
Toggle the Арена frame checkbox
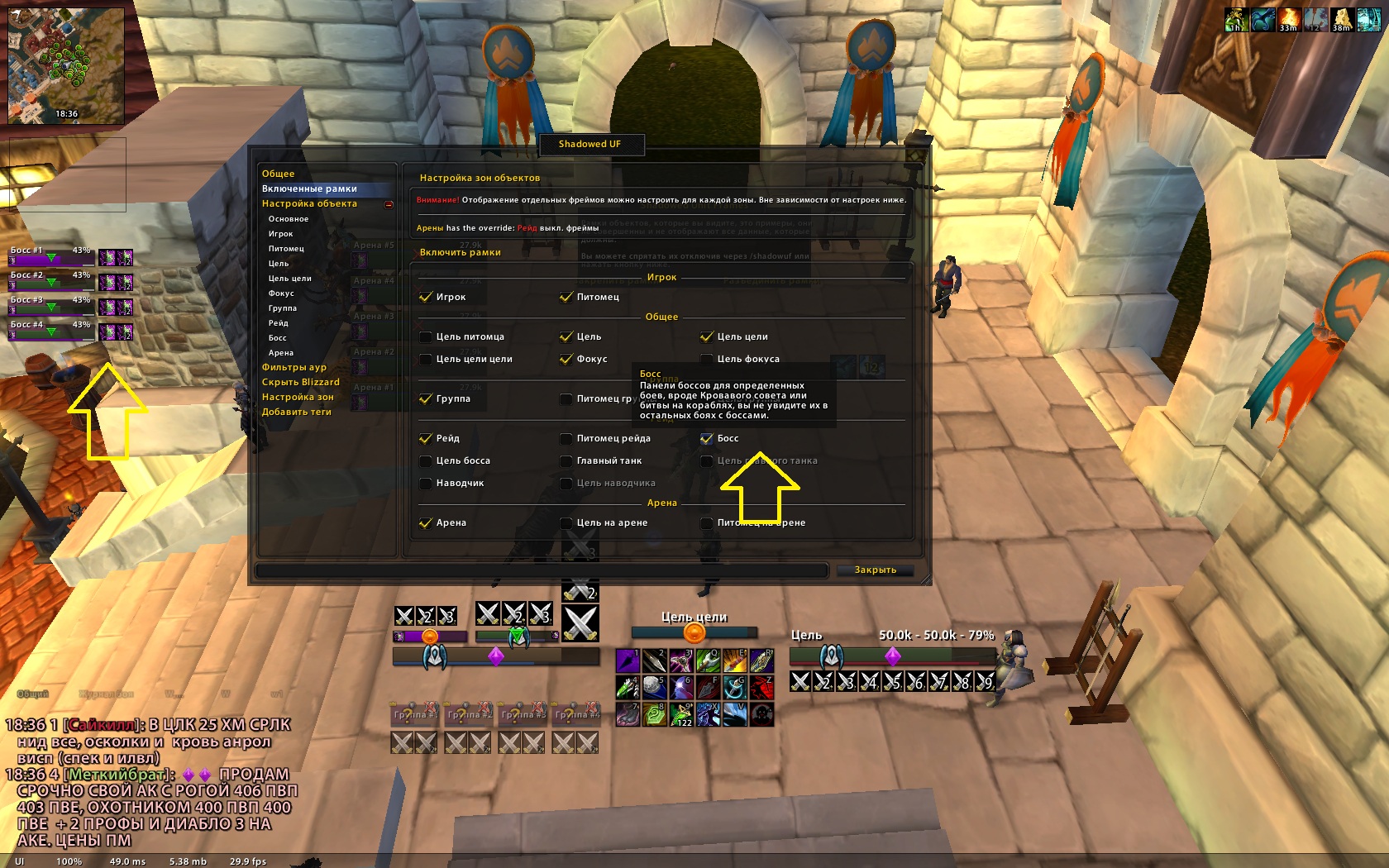click(426, 523)
